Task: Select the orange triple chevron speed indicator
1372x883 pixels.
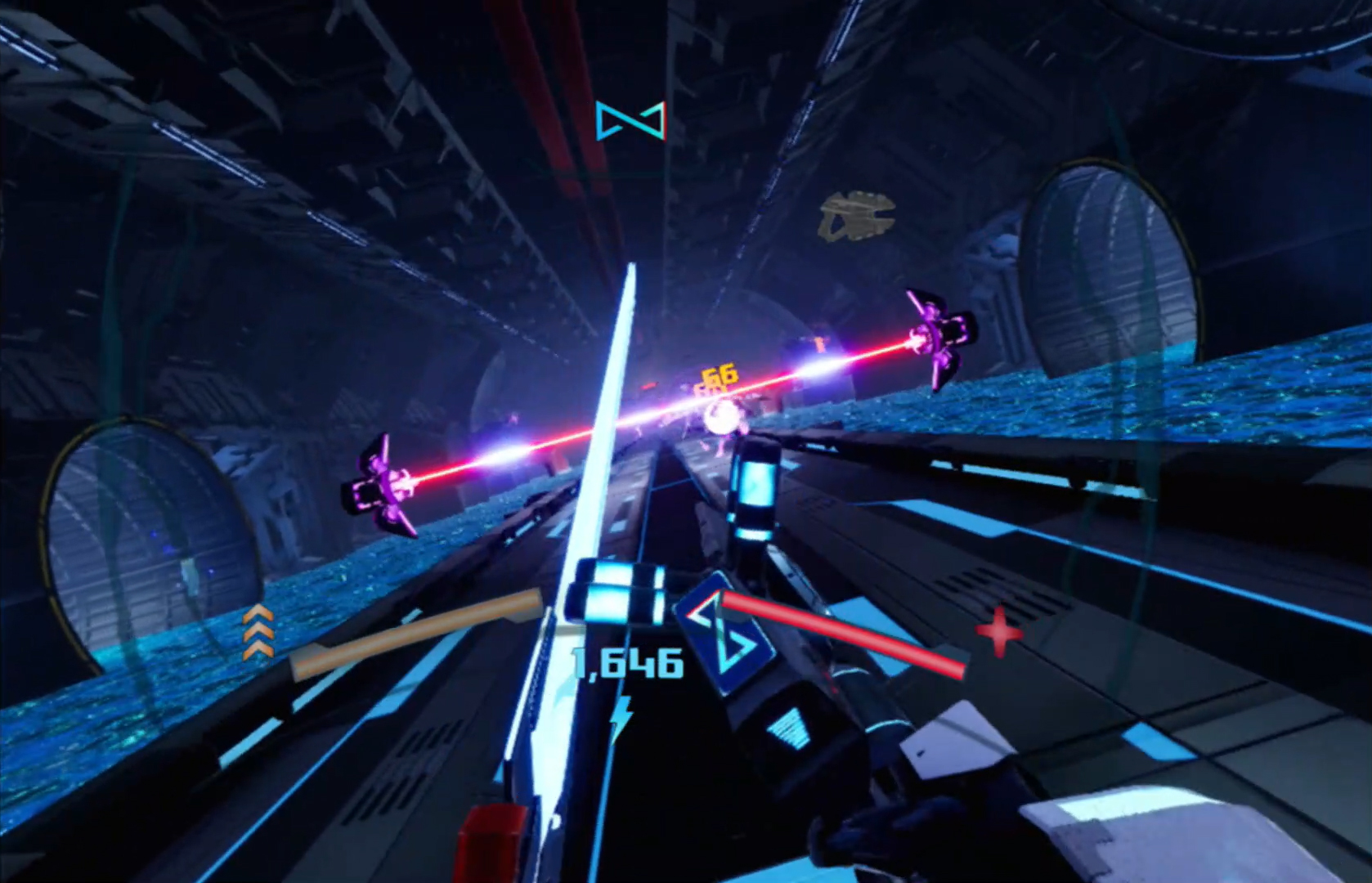Action: pyautogui.click(x=259, y=636)
